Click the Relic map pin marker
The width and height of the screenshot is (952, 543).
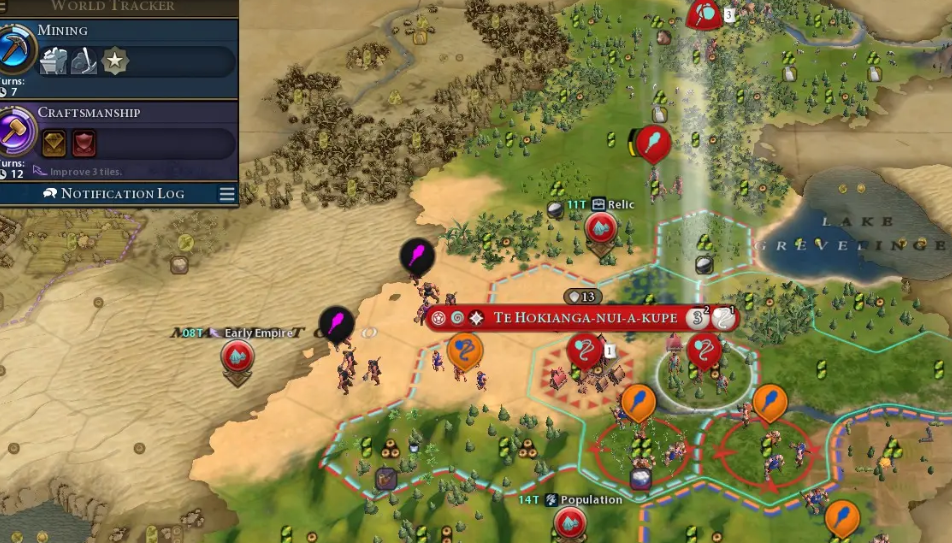tap(601, 229)
